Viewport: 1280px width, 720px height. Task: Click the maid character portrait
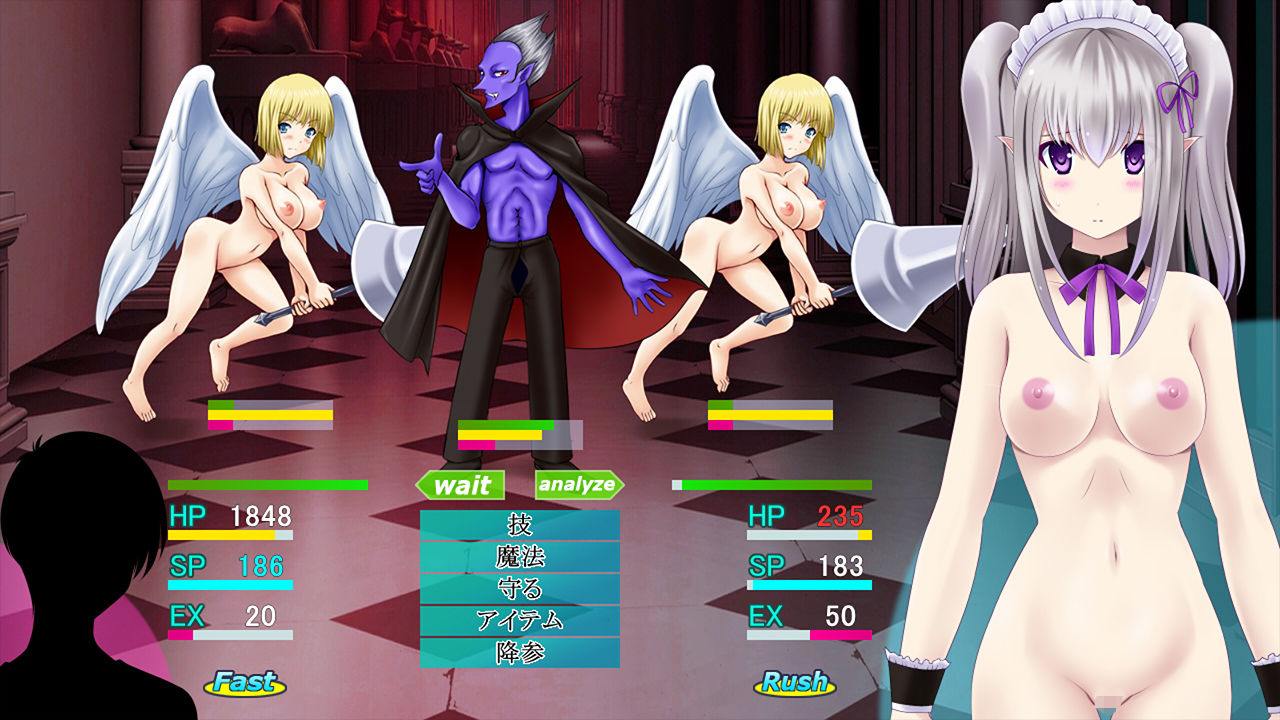1090,300
